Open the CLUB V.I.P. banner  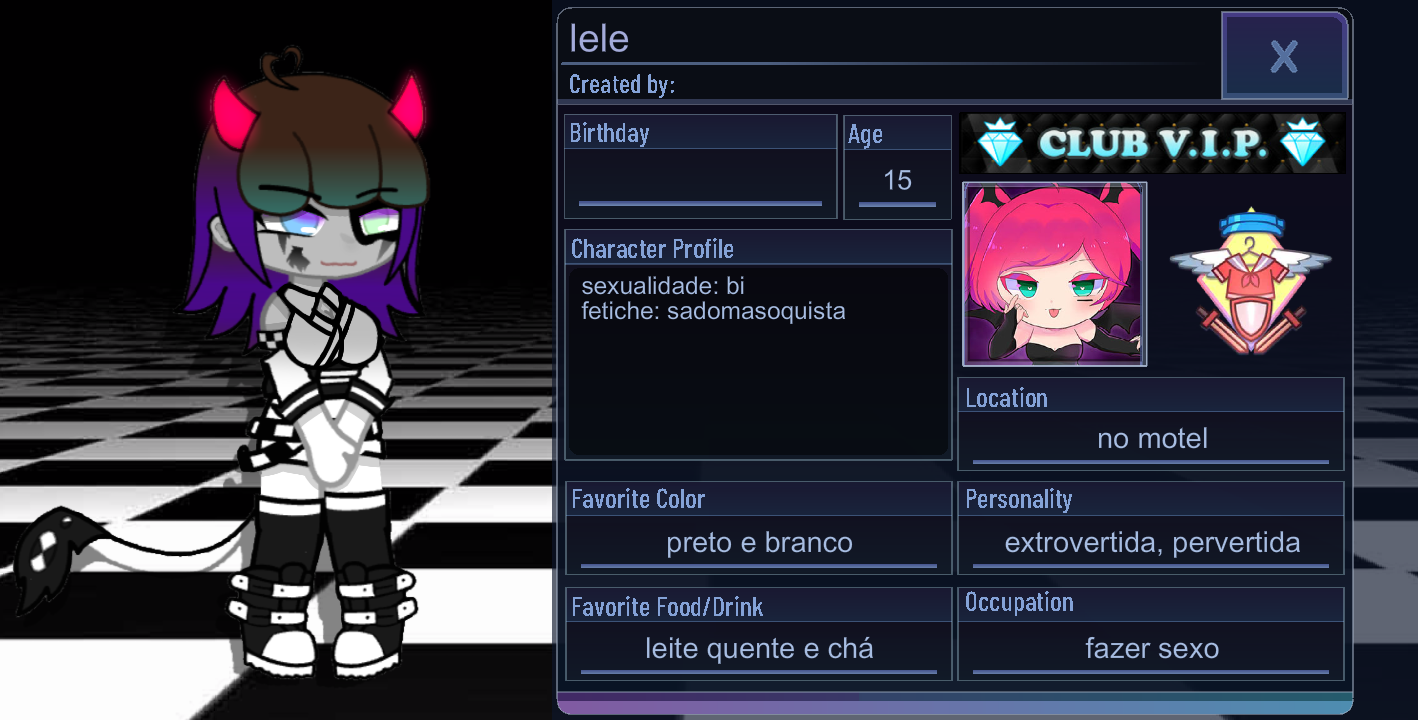click(1150, 142)
